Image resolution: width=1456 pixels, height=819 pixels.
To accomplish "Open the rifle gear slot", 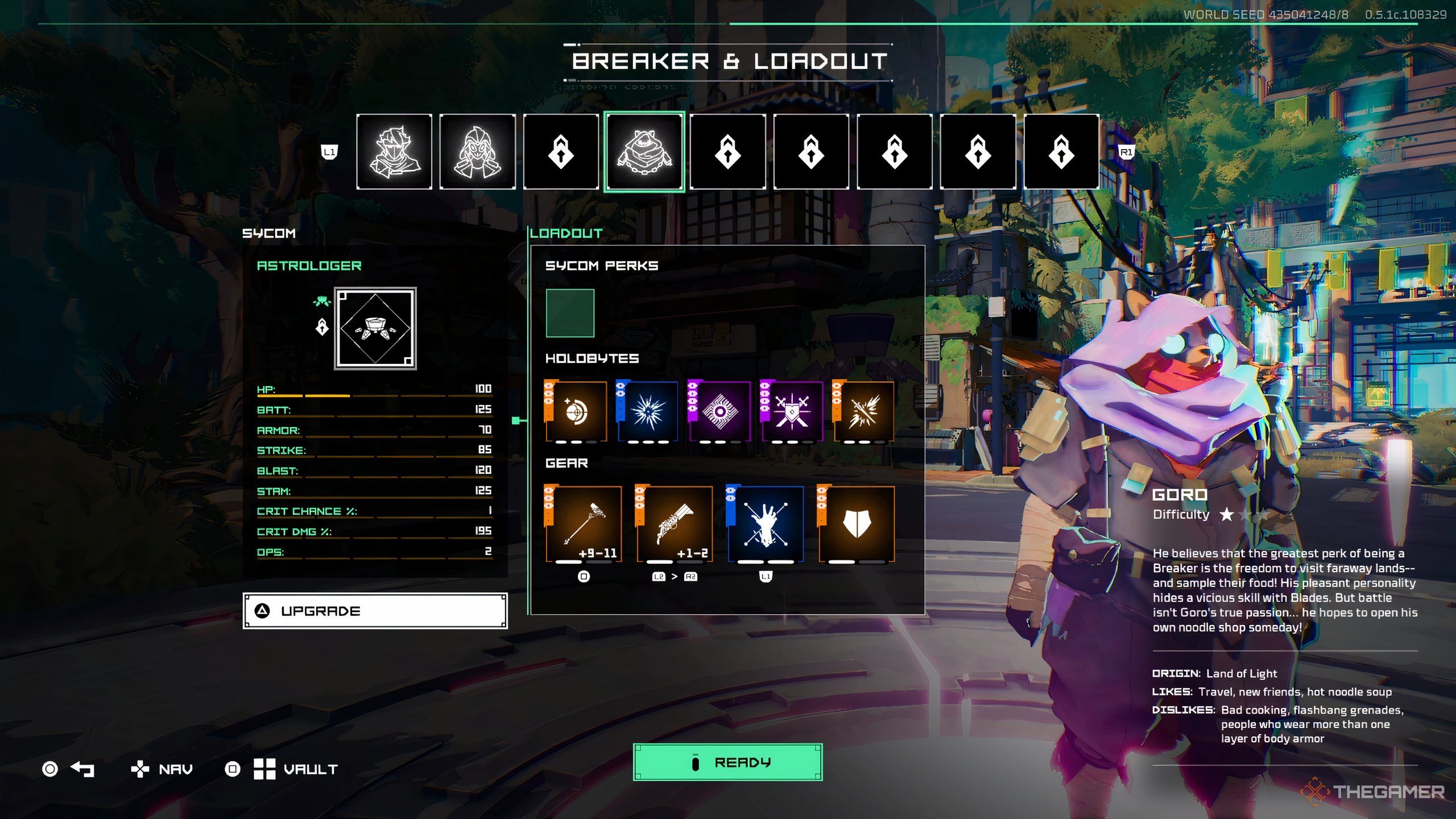I will coord(675,524).
